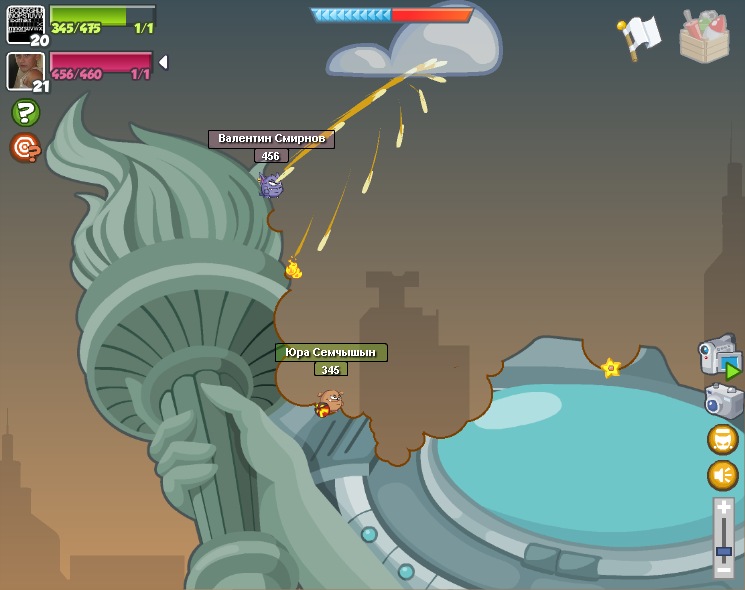Zoom in with the plus button
This screenshot has width=745, height=590.
[x=724, y=509]
